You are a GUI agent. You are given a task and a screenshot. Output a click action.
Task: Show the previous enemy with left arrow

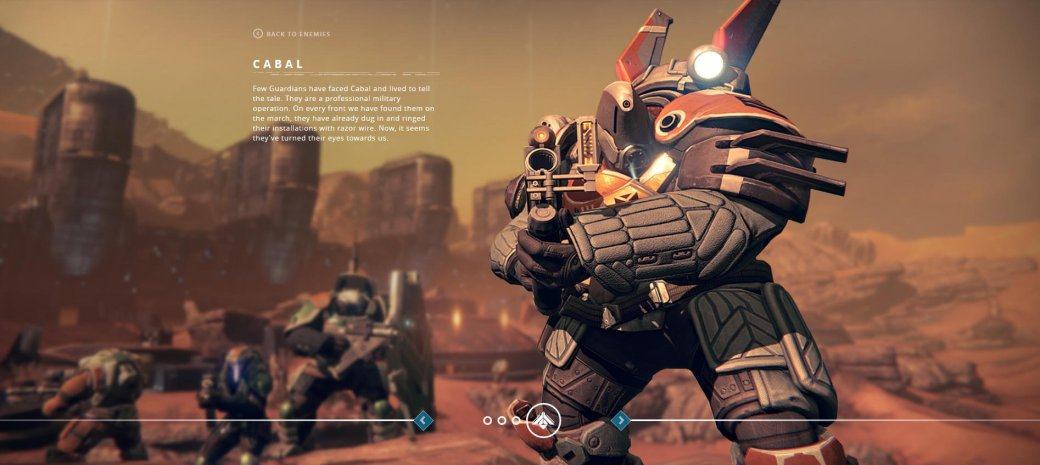[423, 420]
